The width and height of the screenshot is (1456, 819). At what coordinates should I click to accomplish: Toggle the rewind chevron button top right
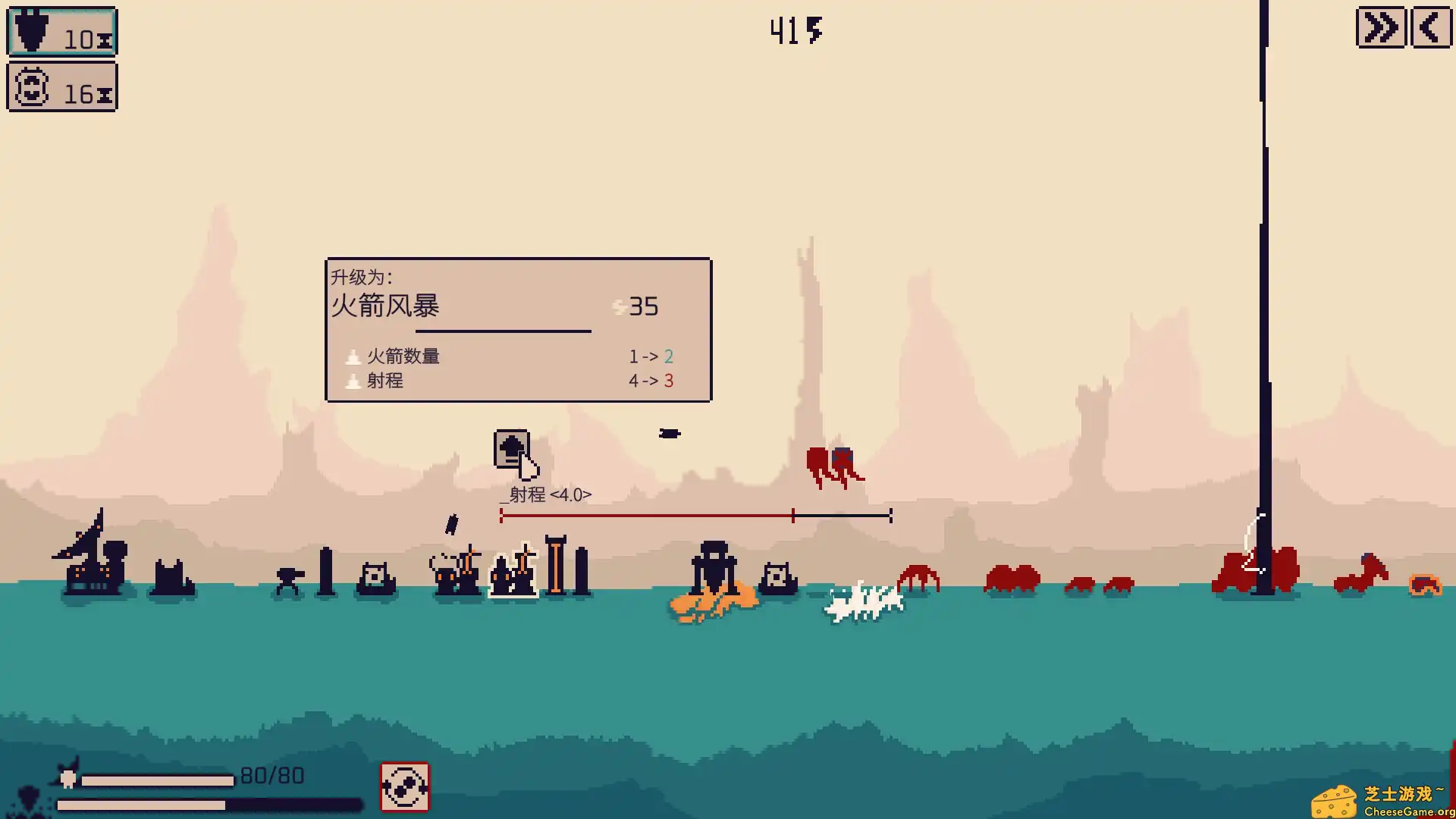coord(1430,29)
